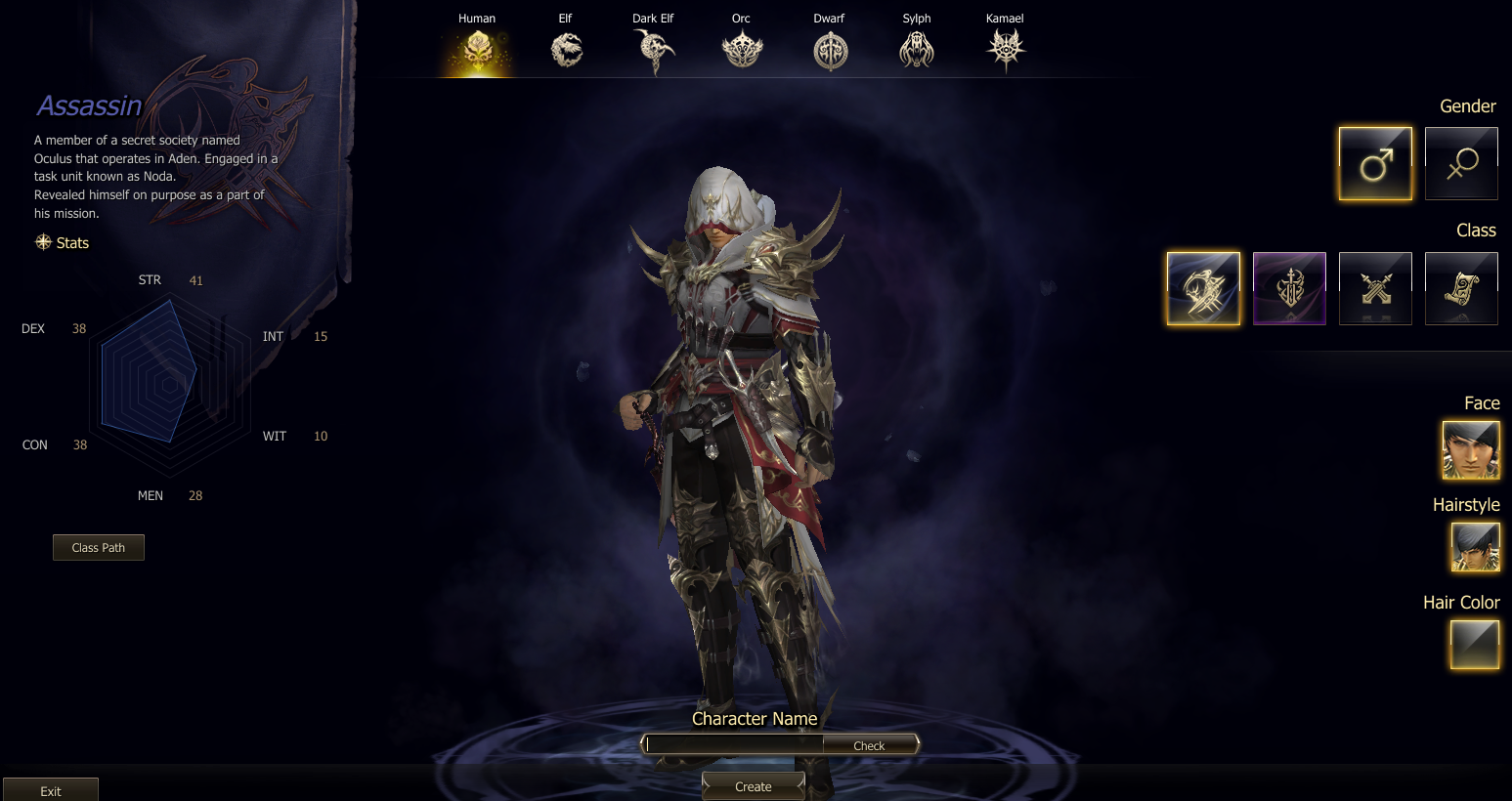Choose the Kamael race
1512x801 pixels.
click(1005, 49)
